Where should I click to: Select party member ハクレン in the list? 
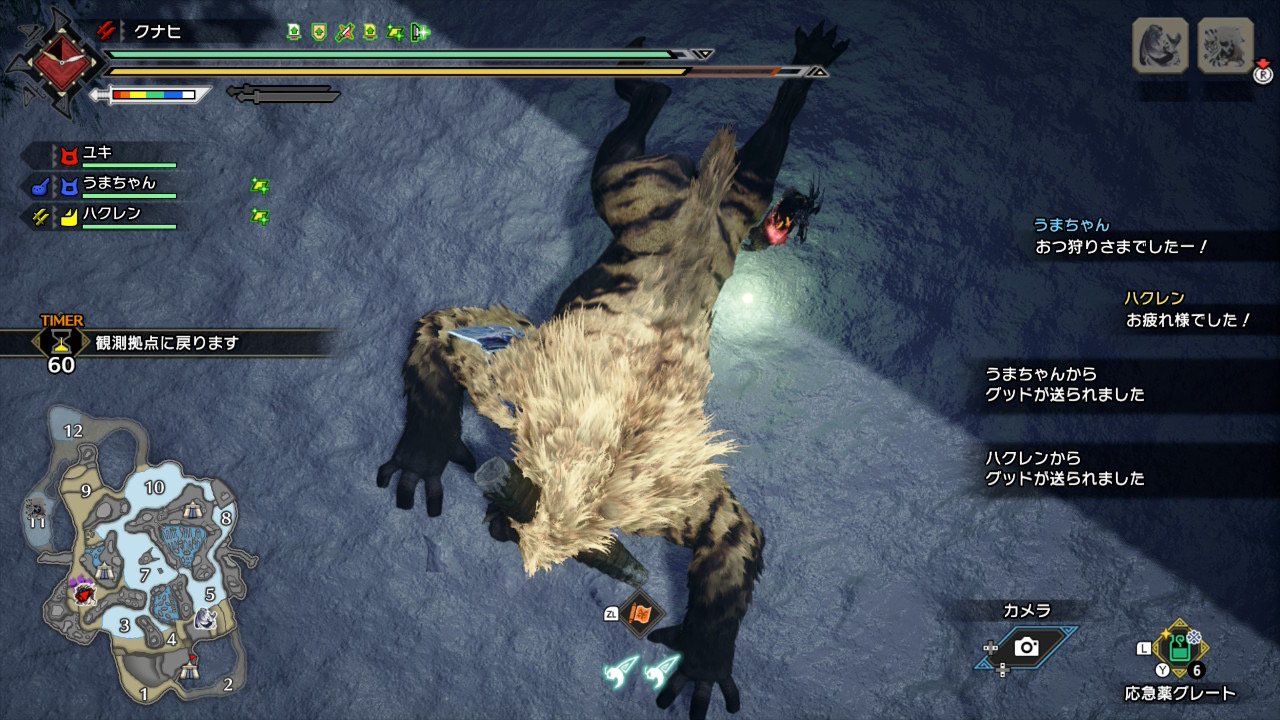112,214
